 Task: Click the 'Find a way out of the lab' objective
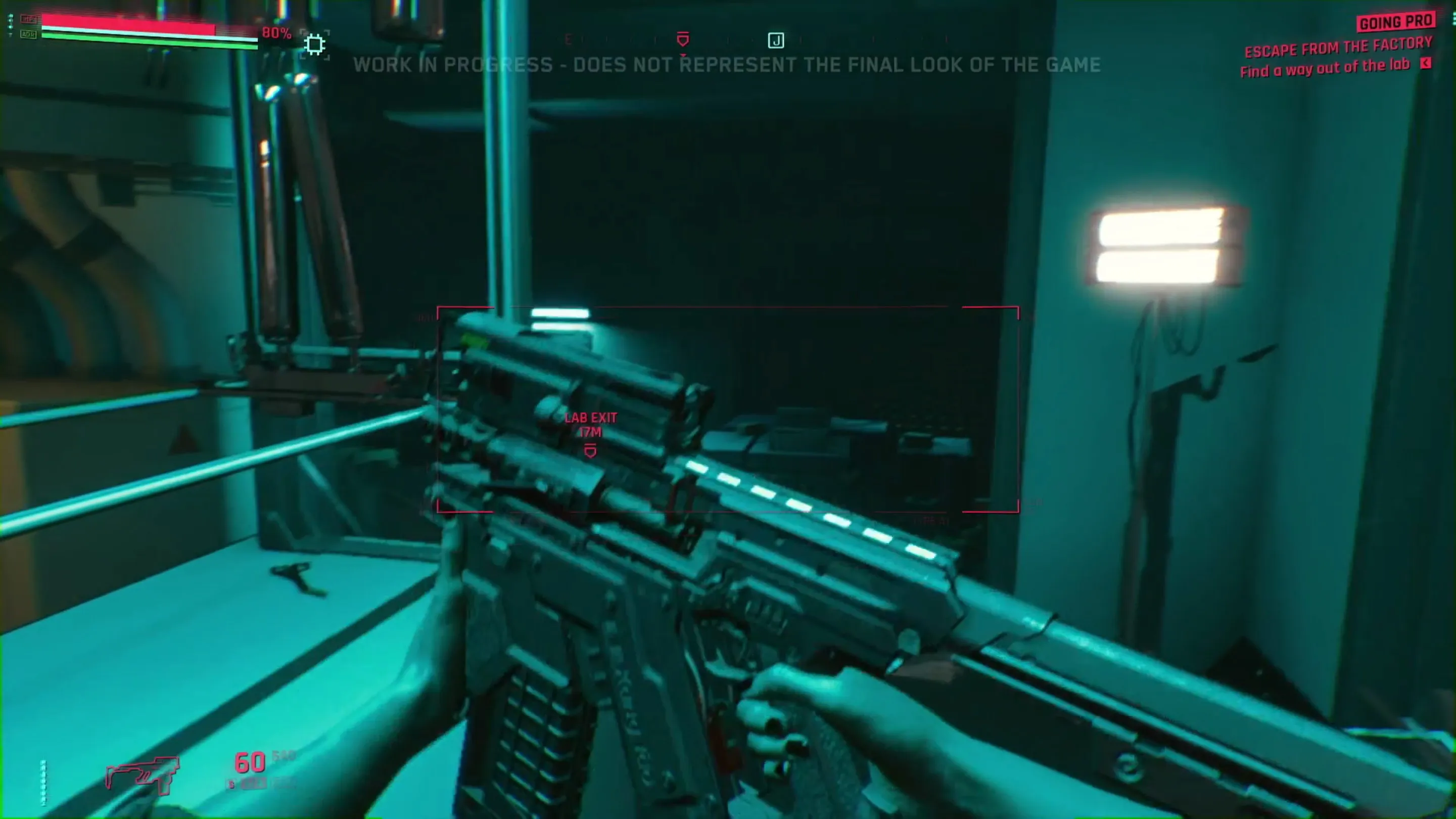pyautogui.click(x=1325, y=68)
